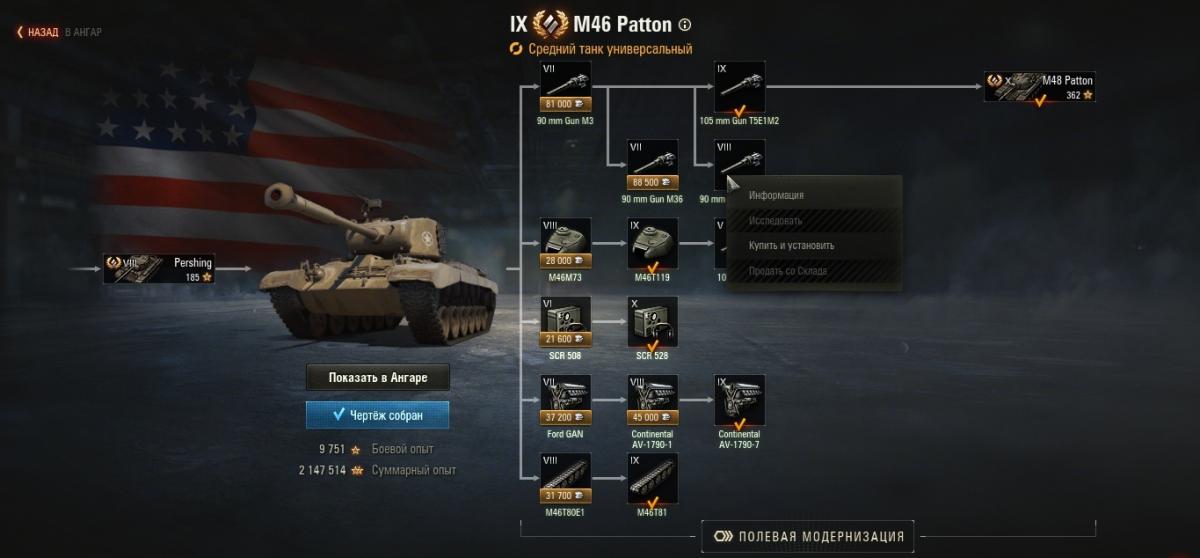
Task: Select the M48 Patton next tank node
Action: click(x=1040, y=87)
